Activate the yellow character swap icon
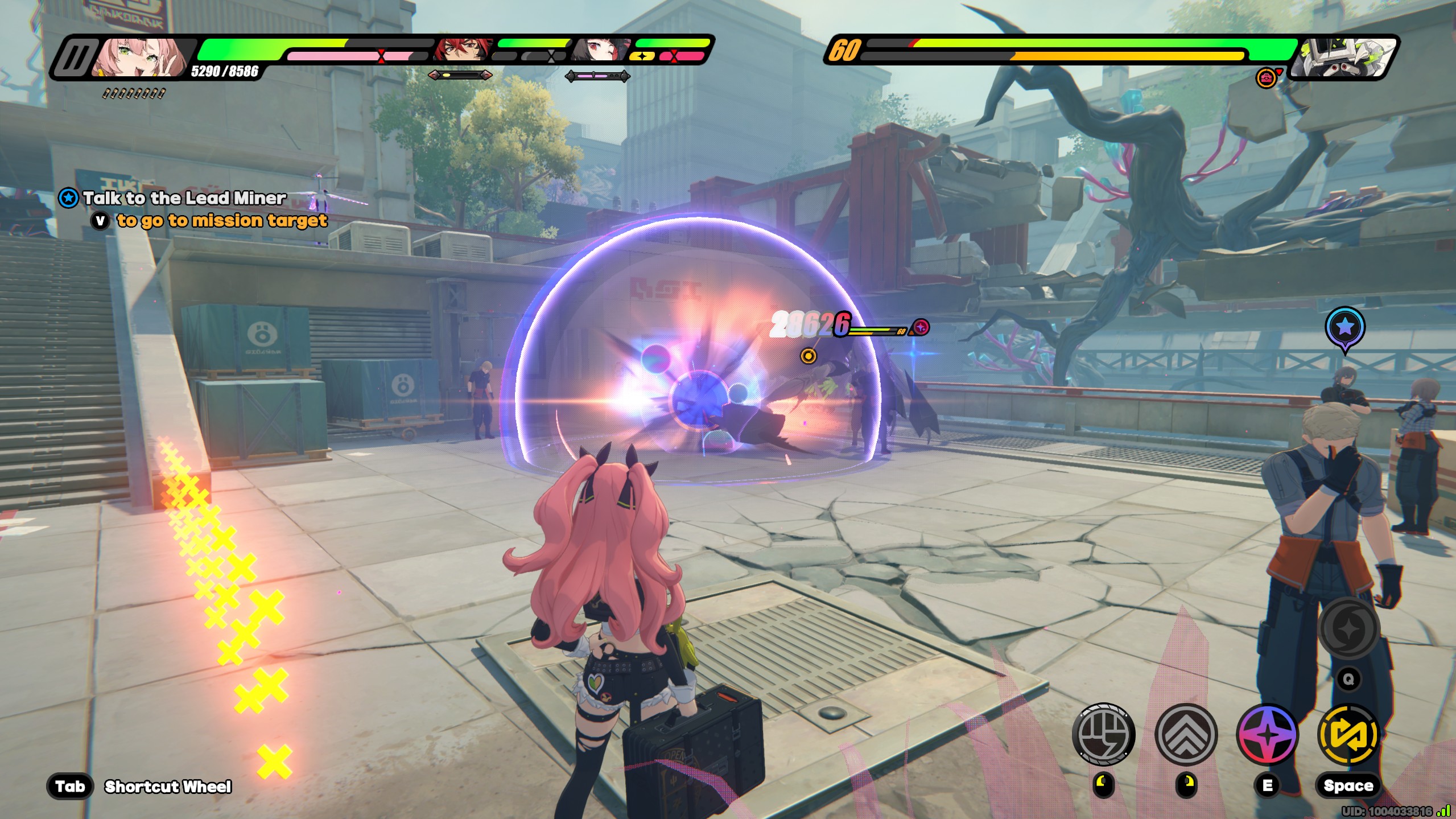Screen dimensions: 1456x819 [1348, 734]
